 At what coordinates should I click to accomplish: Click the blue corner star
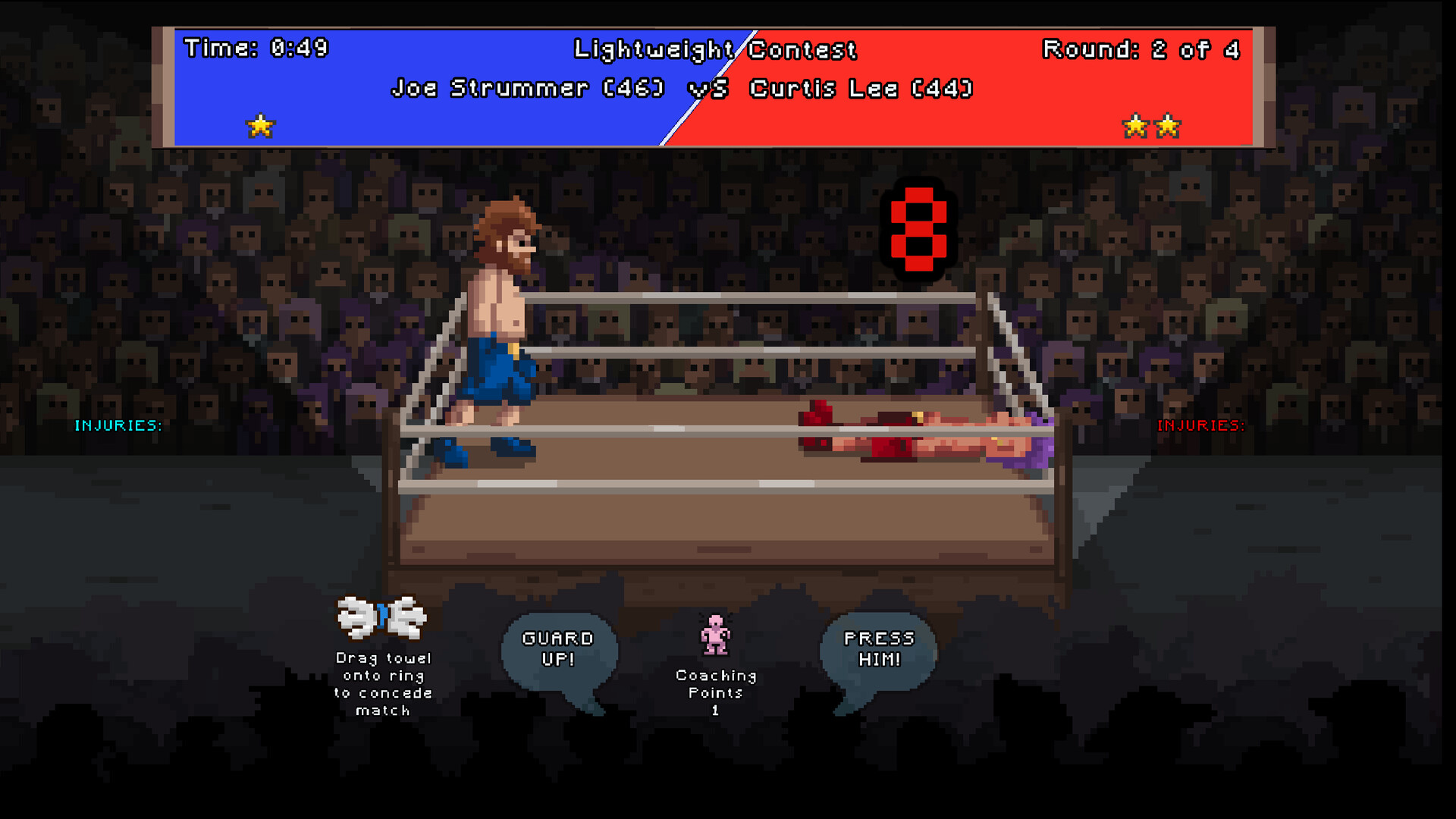(259, 124)
